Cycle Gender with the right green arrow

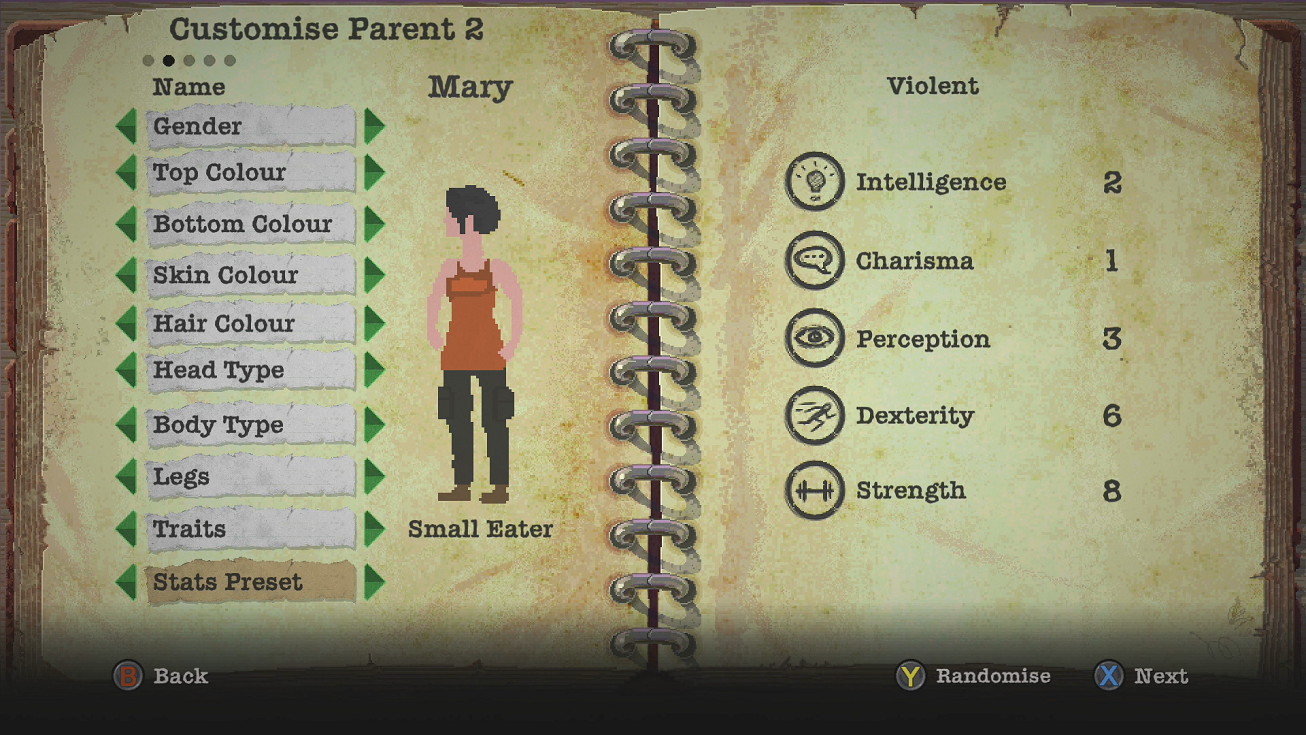coord(372,126)
